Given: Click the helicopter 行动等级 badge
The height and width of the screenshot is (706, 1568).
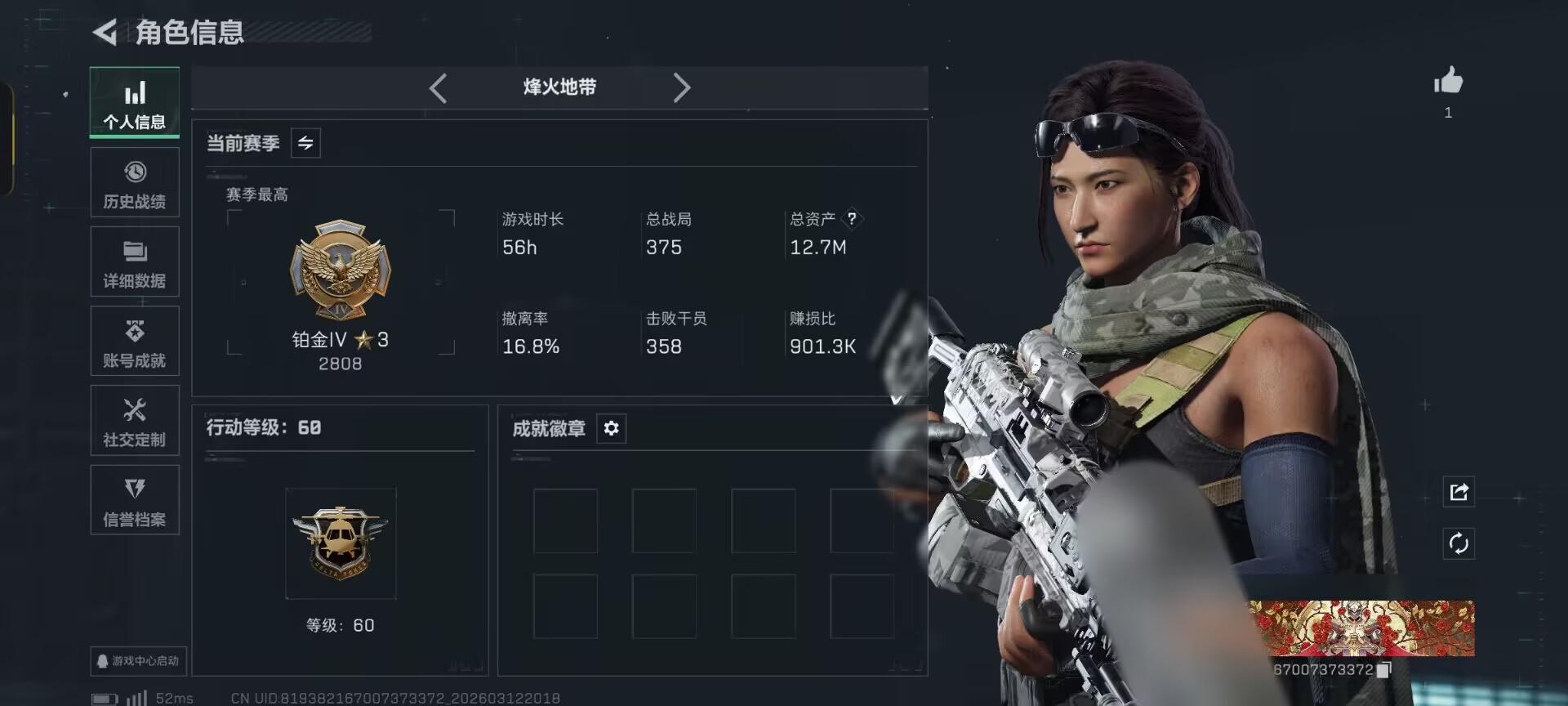Looking at the screenshot, I should 341,543.
